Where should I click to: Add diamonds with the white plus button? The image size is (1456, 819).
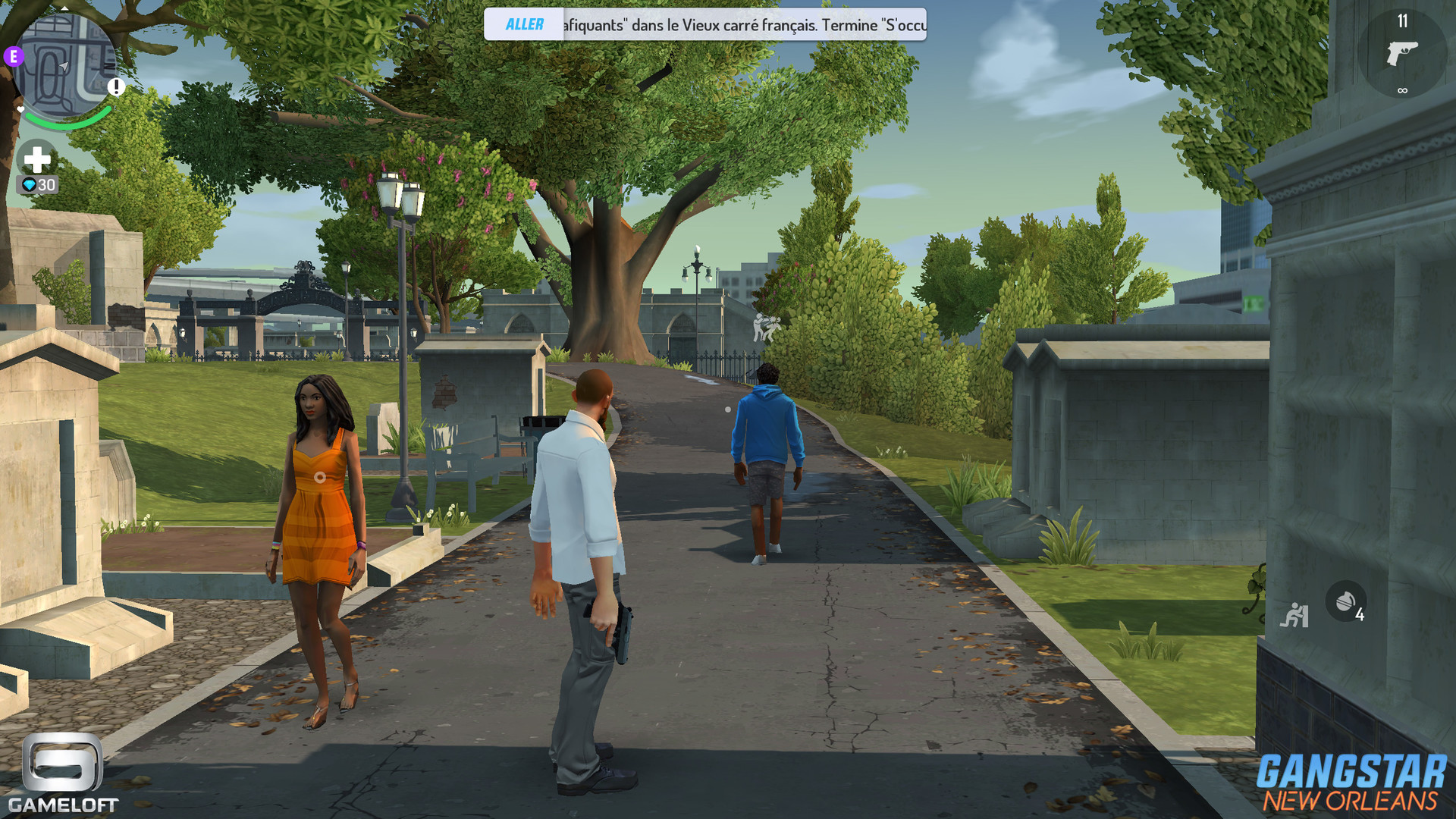coord(36,159)
